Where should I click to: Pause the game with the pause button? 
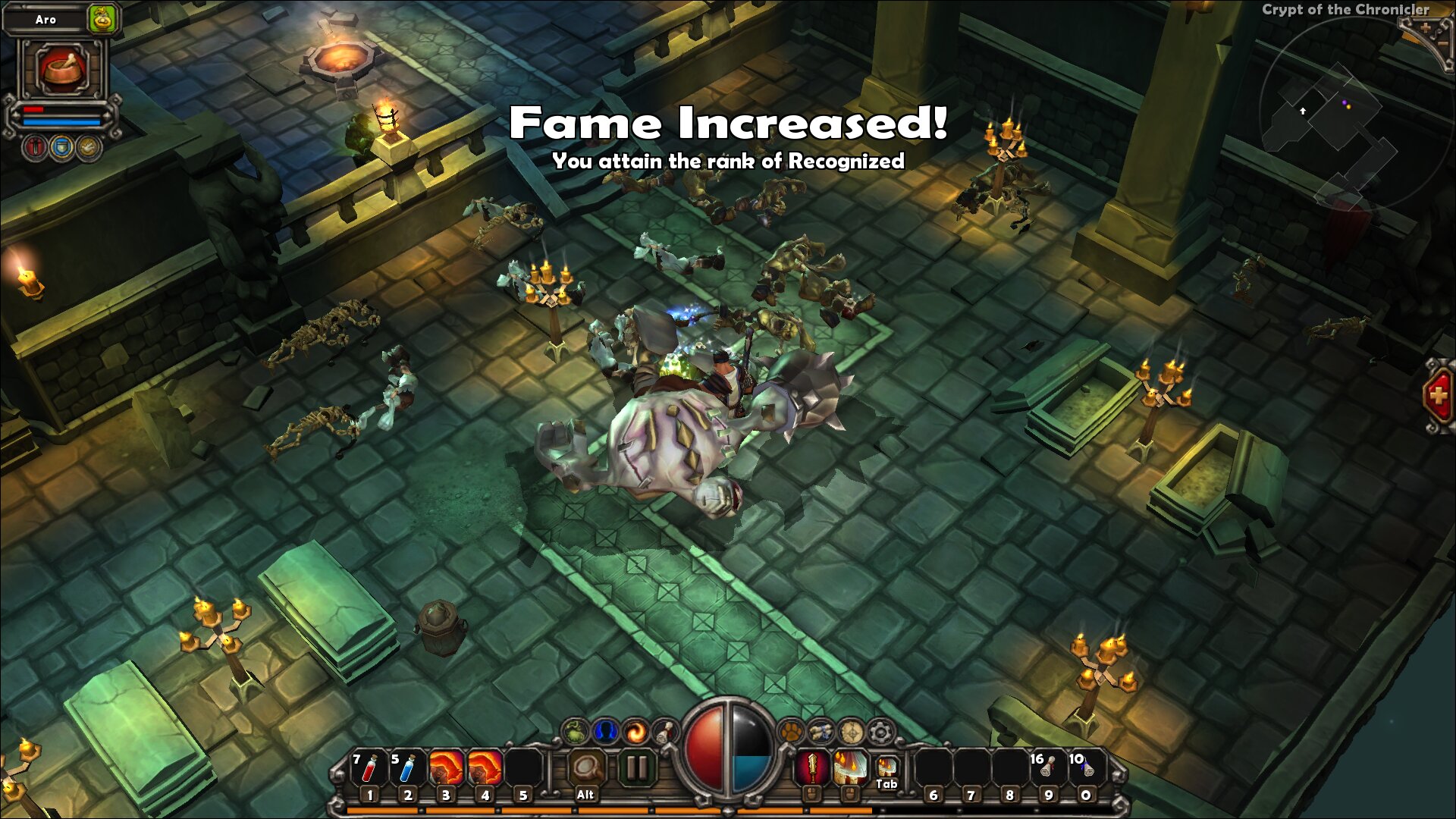tap(636, 769)
